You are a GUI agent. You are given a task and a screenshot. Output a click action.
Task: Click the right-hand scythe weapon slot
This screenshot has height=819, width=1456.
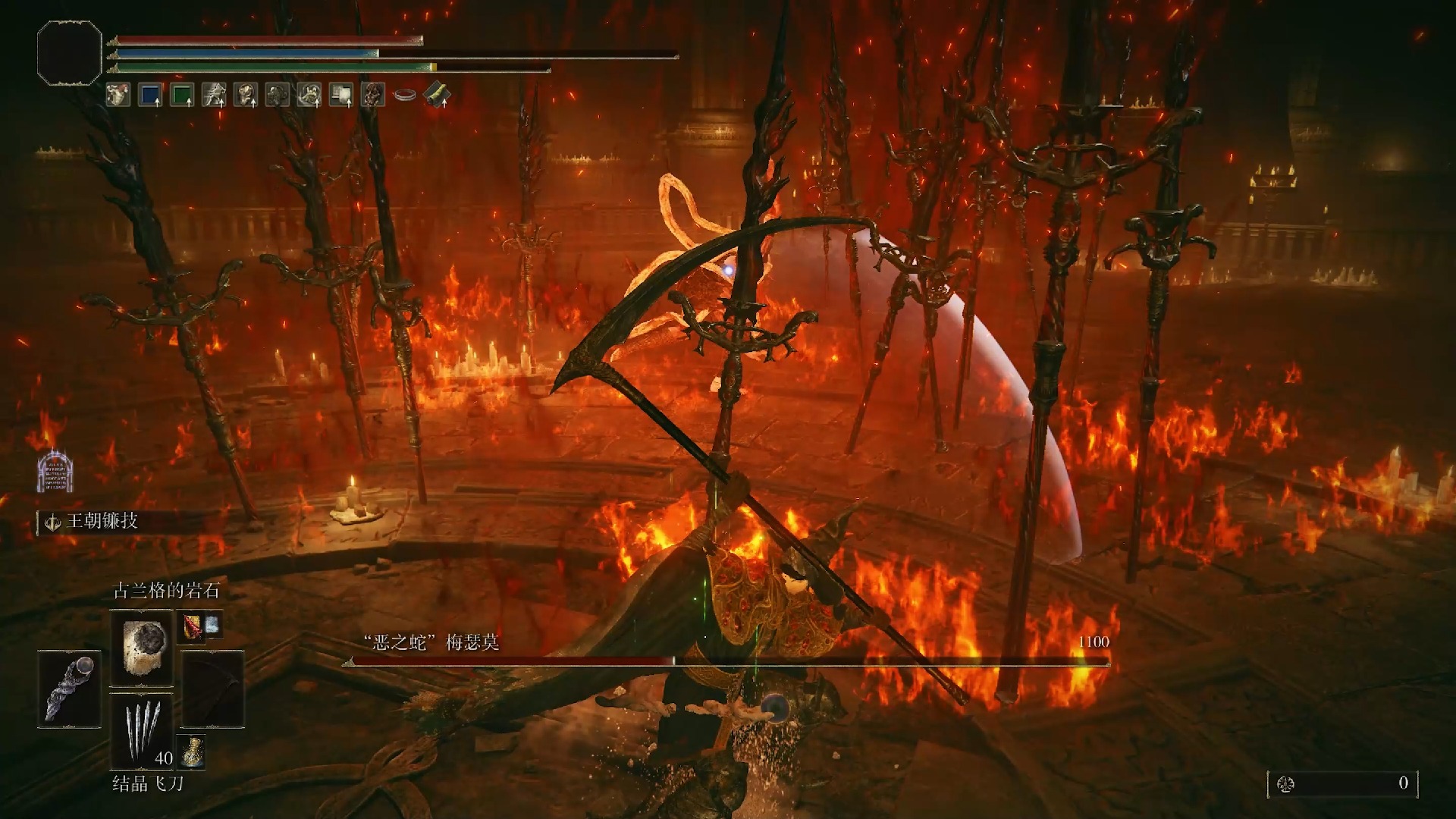coord(213,690)
